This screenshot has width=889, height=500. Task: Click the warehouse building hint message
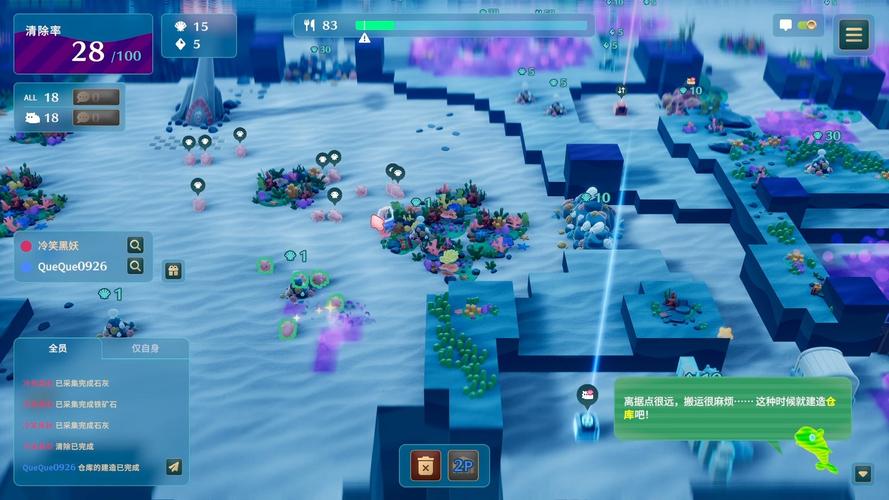pos(734,406)
